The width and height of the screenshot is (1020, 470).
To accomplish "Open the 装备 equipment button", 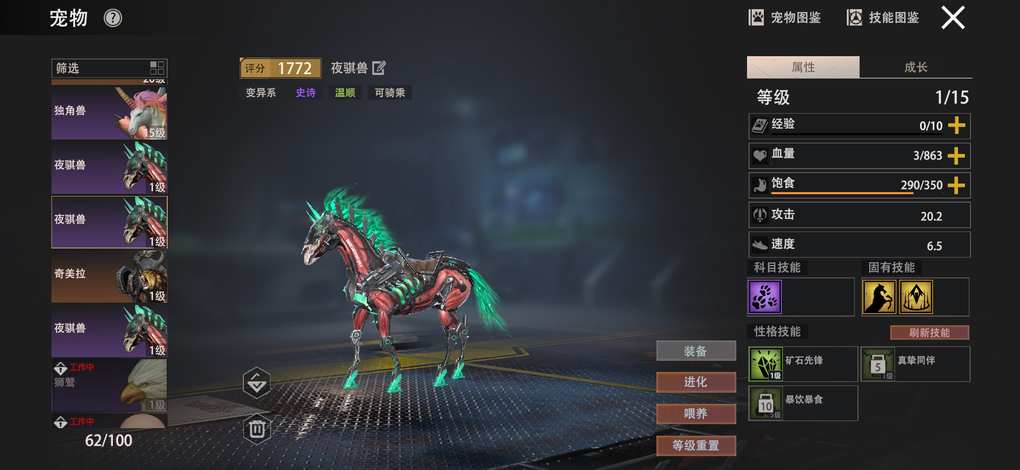I will [x=695, y=351].
